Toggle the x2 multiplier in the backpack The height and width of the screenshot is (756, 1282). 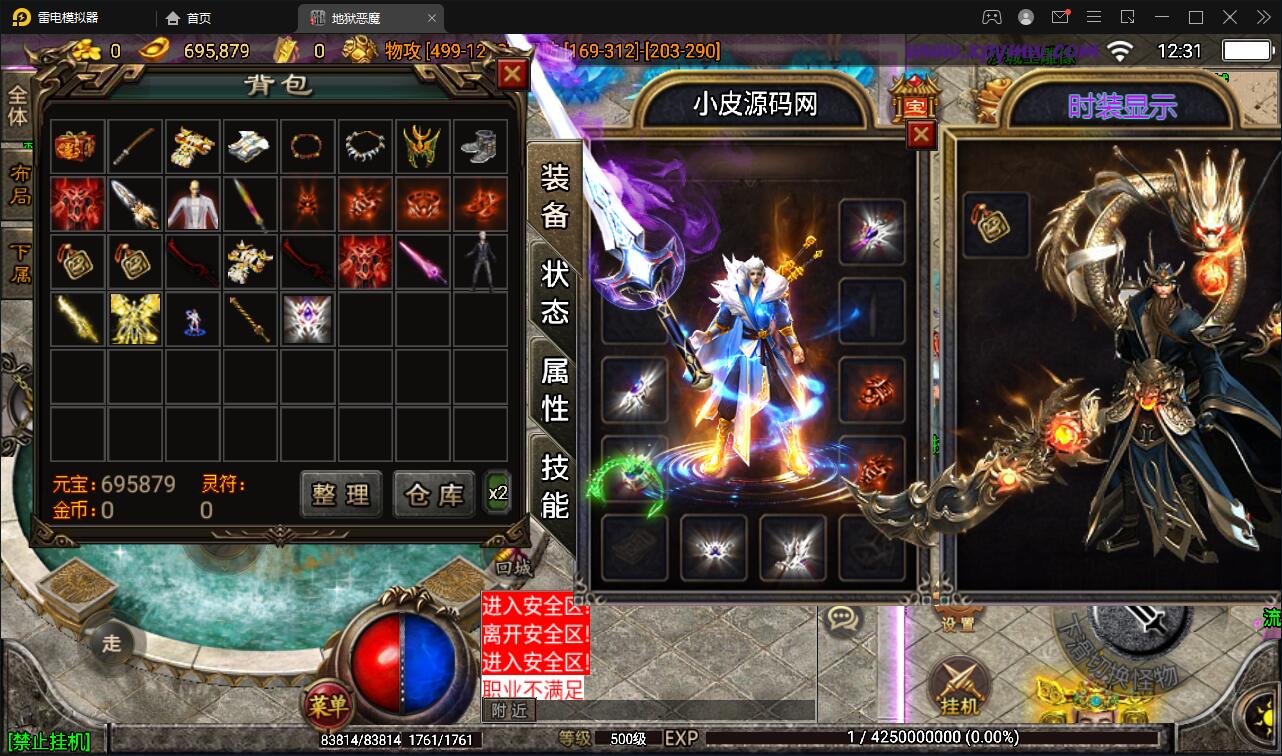click(497, 492)
